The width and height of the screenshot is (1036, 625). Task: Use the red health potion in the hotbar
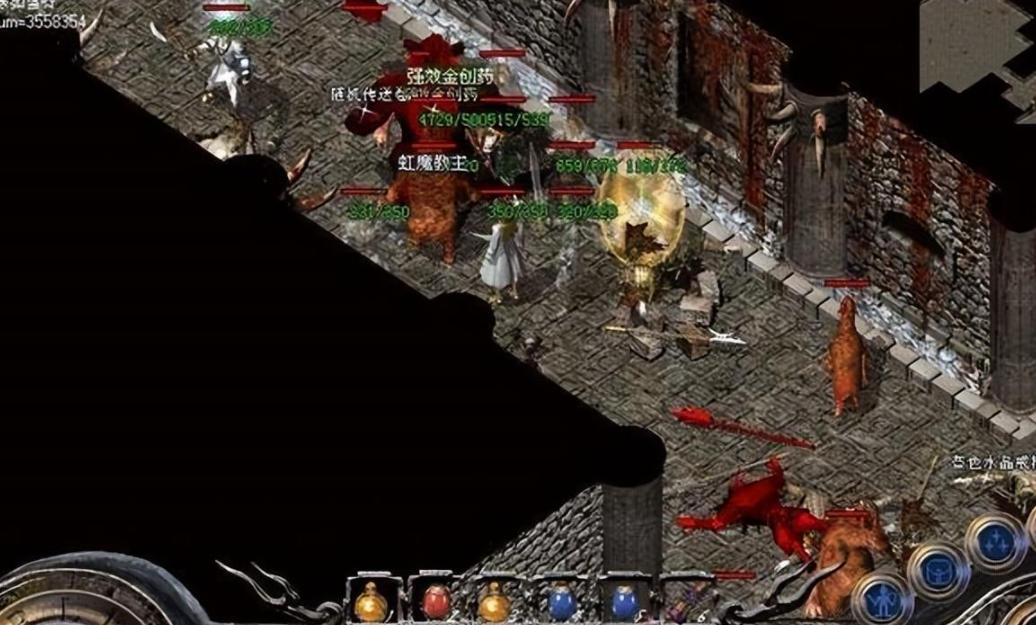[x=435, y=602]
